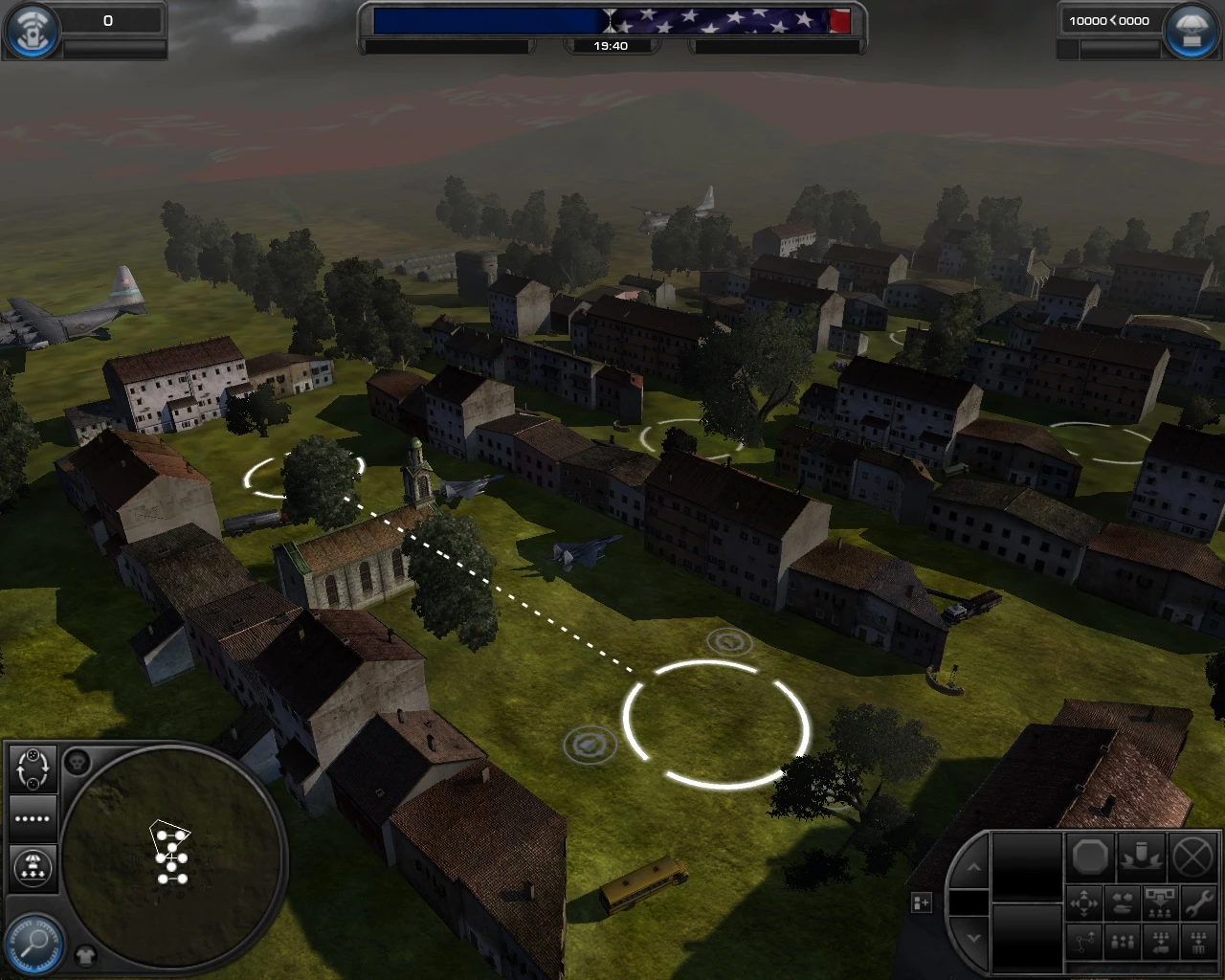Select the tank offensive-fire icon
This screenshot has width=1225, height=980.
tap(1123, 903)
